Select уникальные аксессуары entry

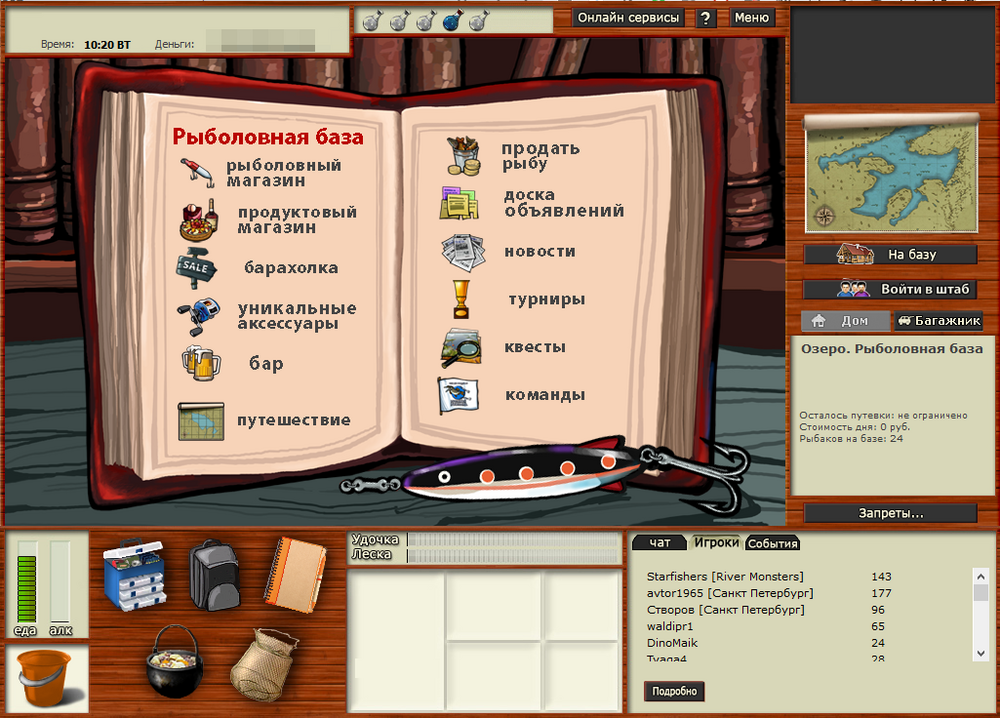(296, 316)
